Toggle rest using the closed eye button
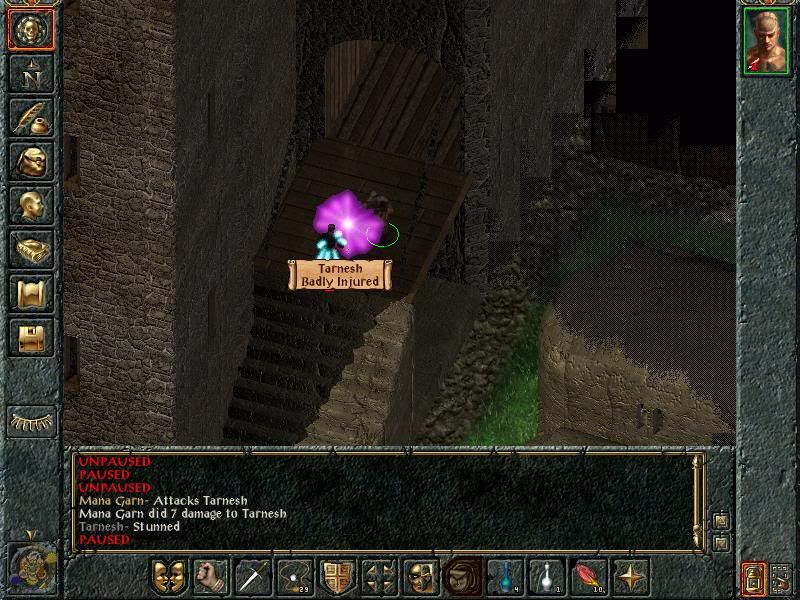 point(31,421)
